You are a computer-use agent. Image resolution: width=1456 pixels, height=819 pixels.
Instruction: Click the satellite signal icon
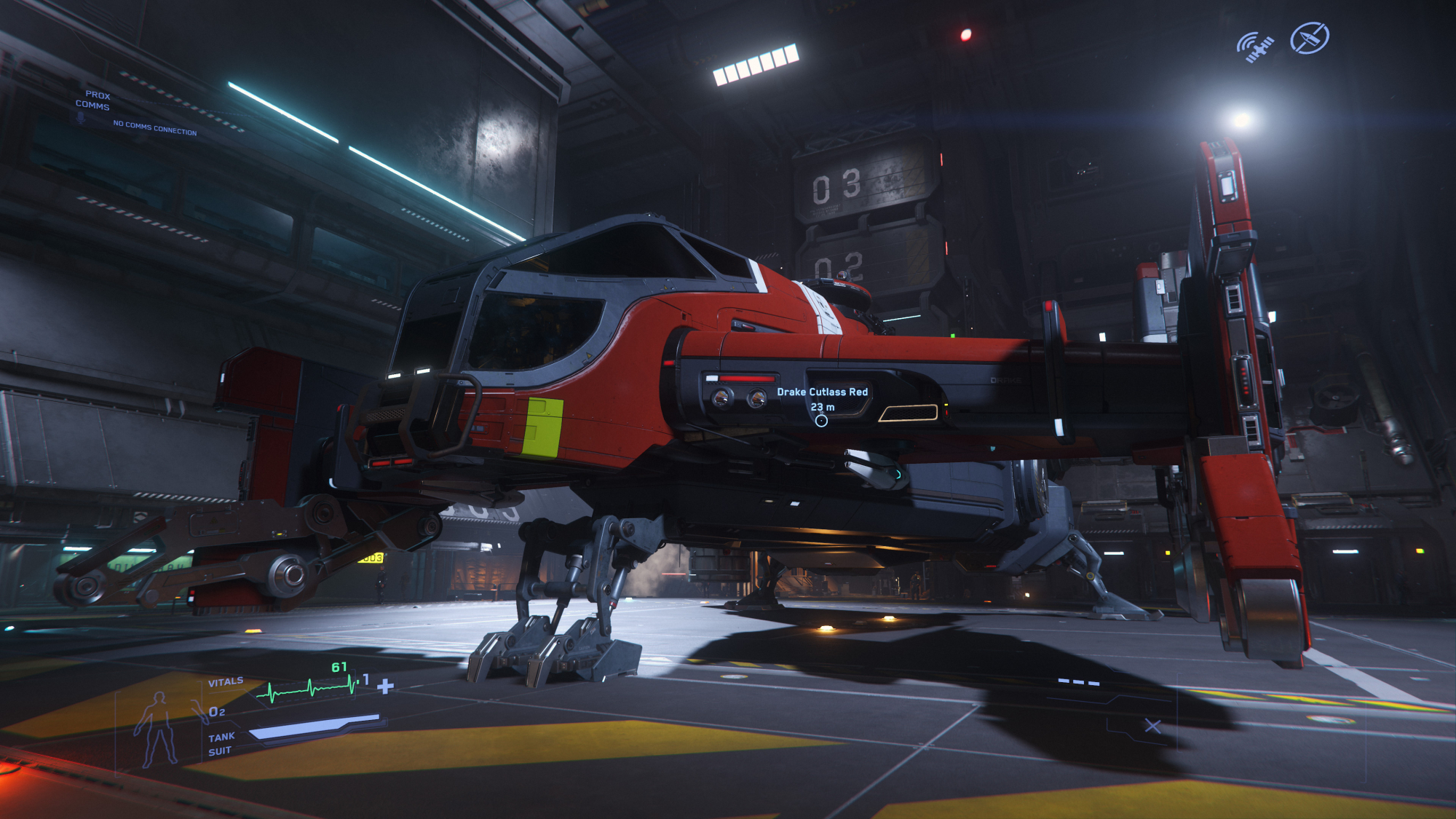(1256, 47)
